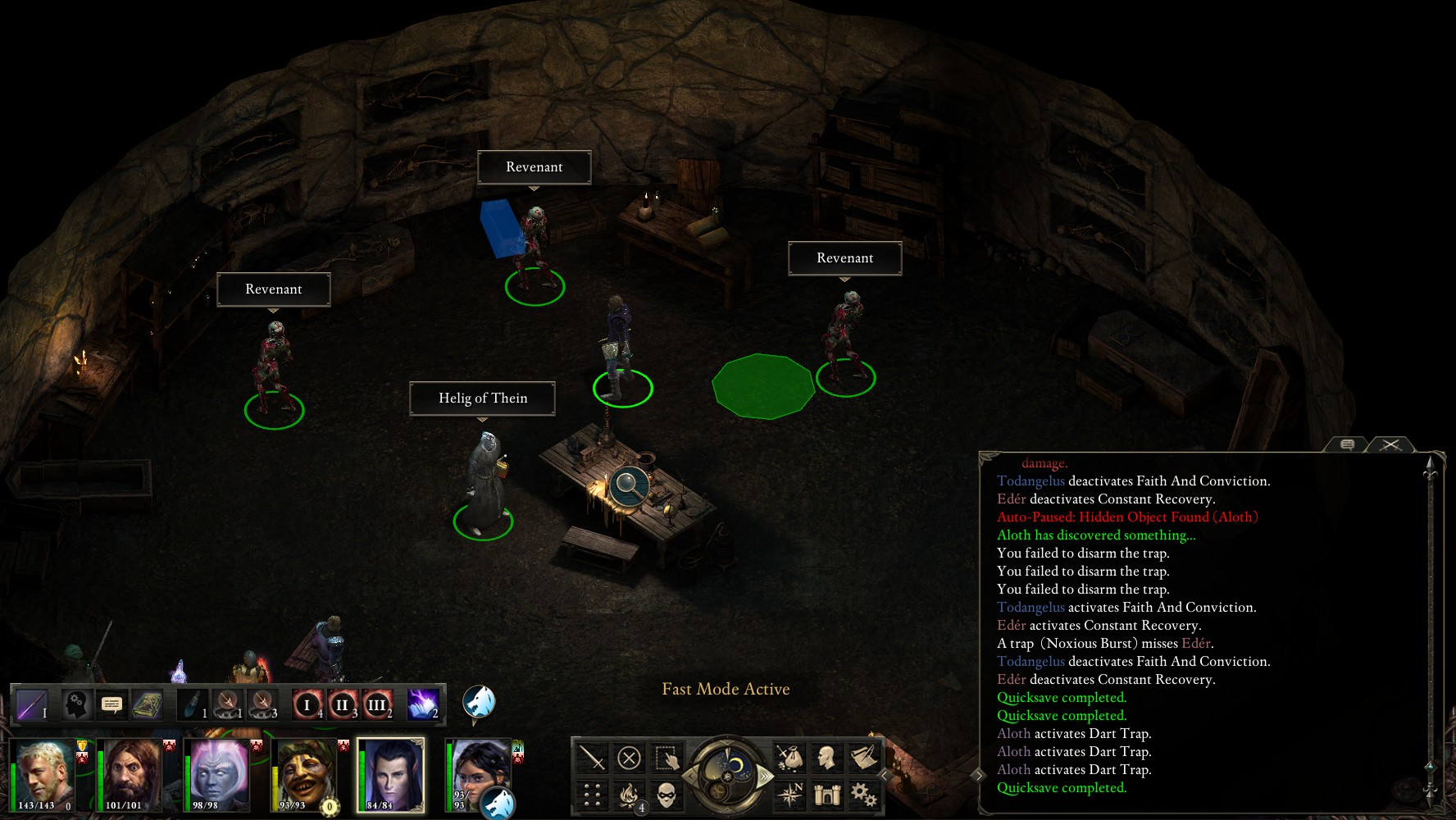Toggle the select-all party button
The image size is (1456, 820).
[x=667, y=758]
